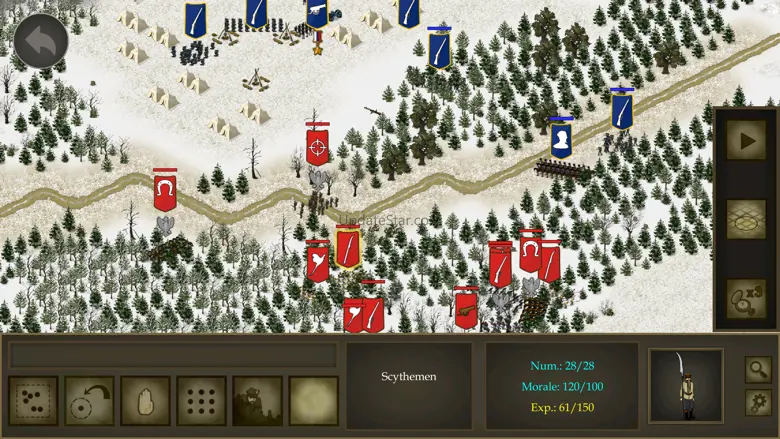Go back with the arrow button
Viewport: 780px width, 439px height.
click(41, 40)
